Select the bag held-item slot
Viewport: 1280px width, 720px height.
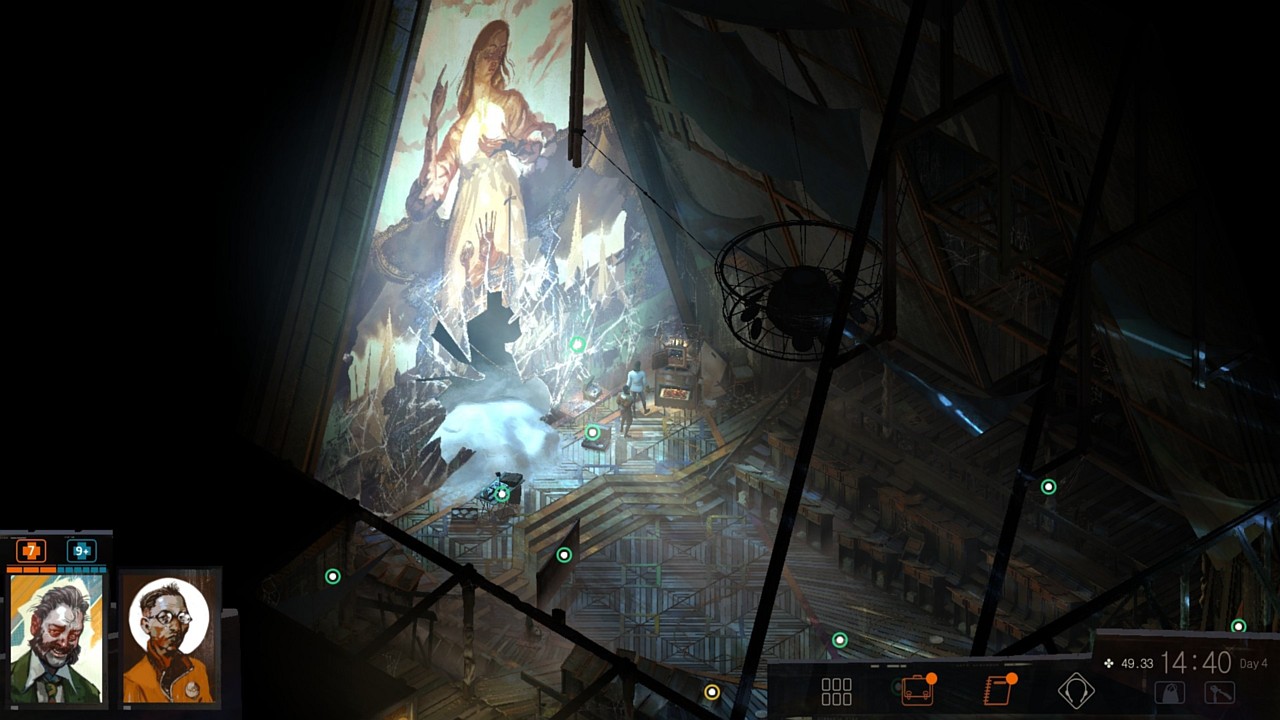1169,693
